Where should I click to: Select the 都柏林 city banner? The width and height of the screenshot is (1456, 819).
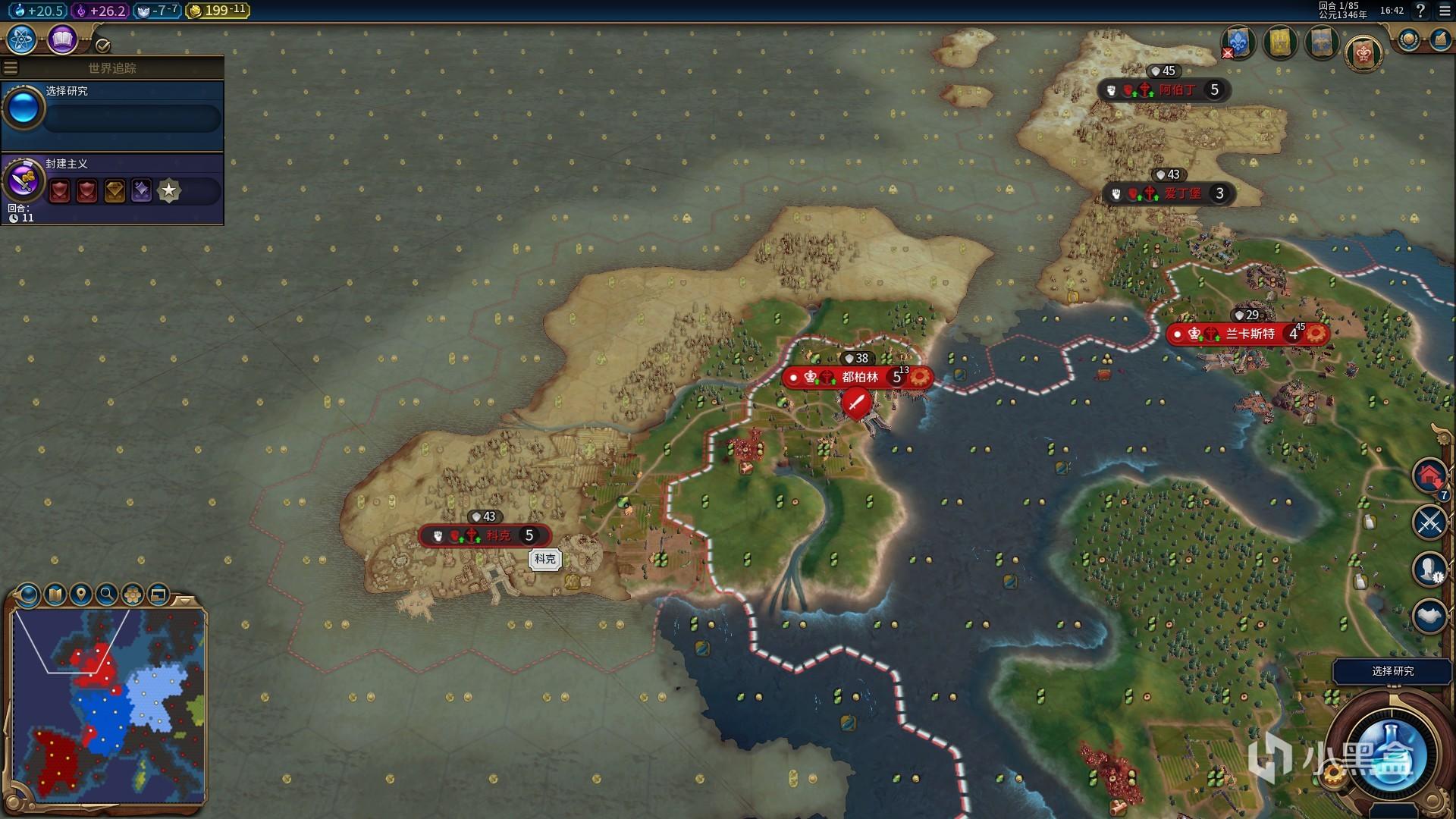[857, 377]
